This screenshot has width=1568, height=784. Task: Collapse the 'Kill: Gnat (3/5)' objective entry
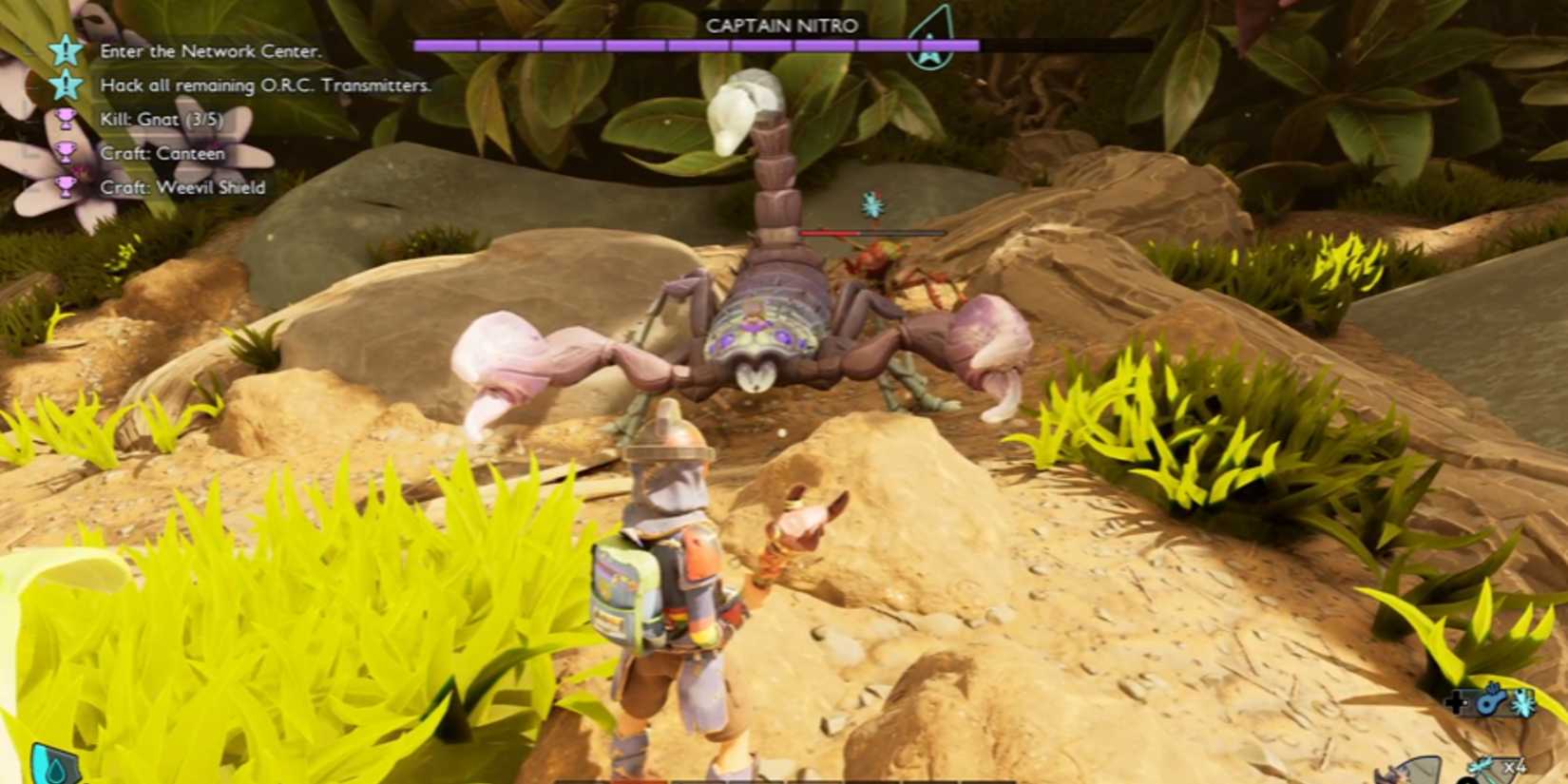pos(162,120)
